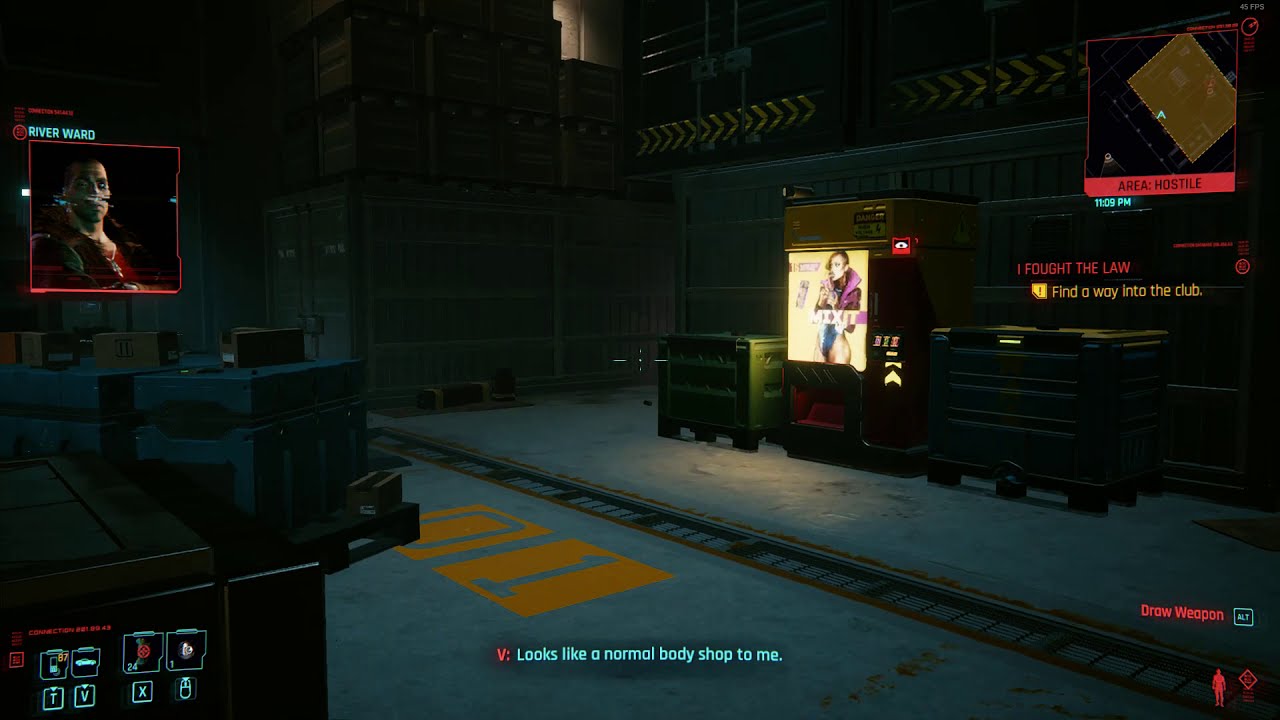This screenshot has height=720, width=1280.
Task: Click the healing inhaler consumable icon
Action: (185, 651)
